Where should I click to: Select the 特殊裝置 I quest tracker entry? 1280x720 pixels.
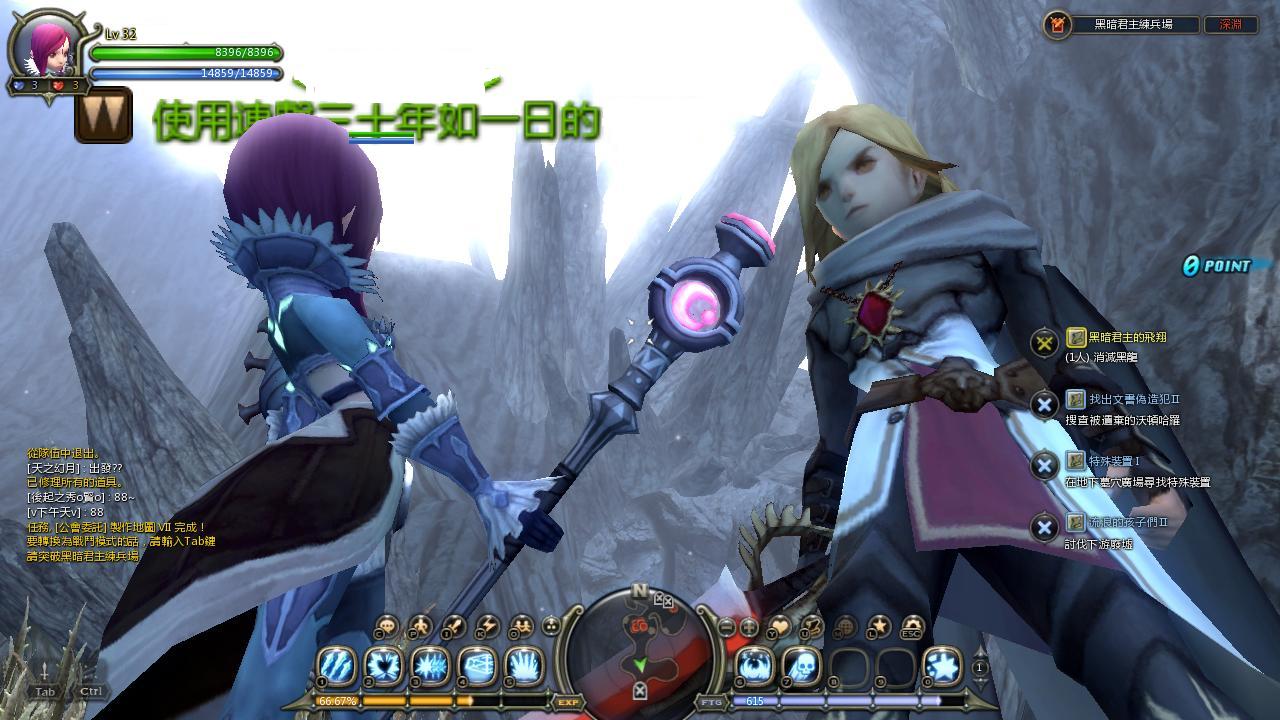[1113, 461]
